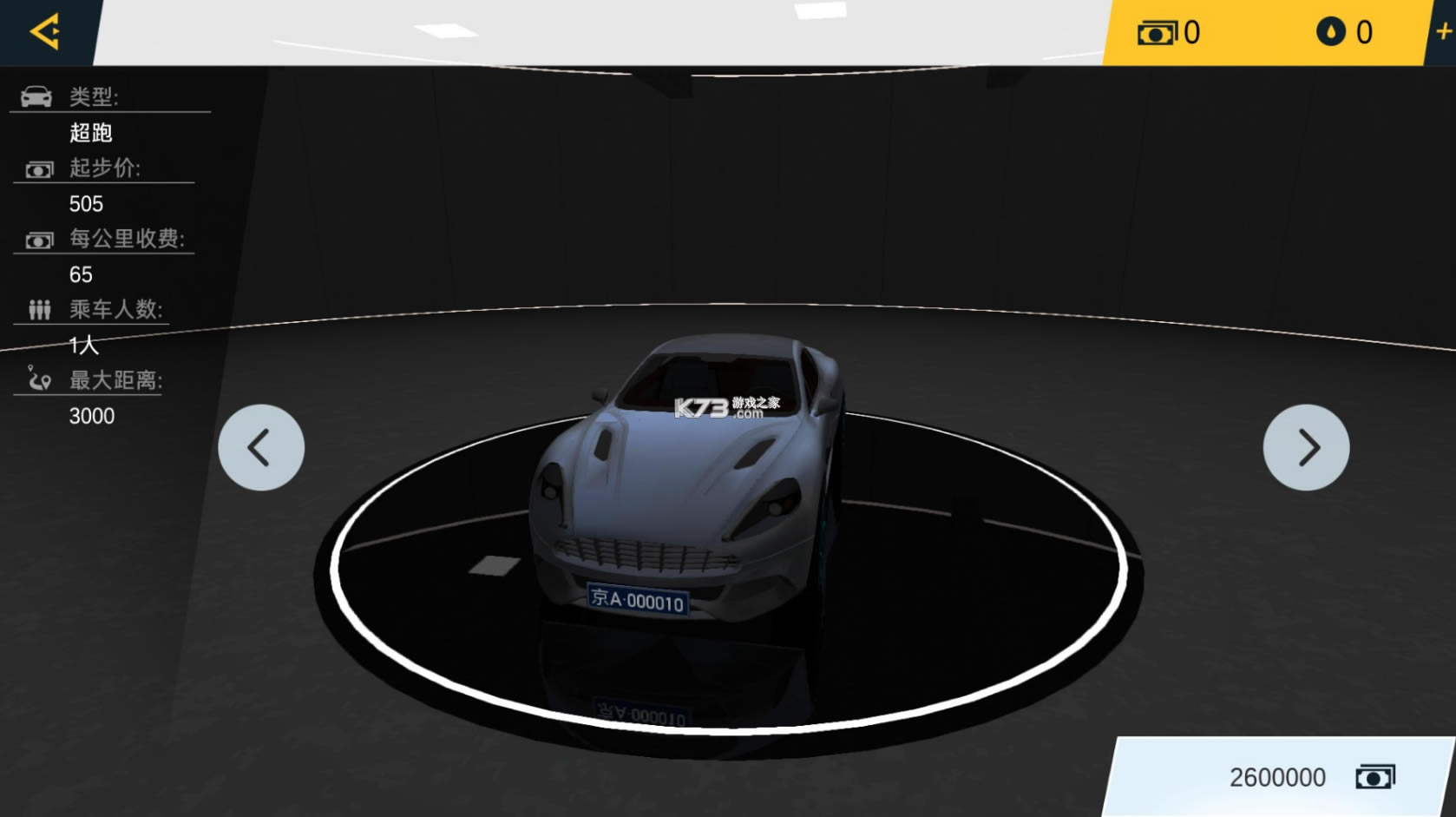Click the car type icon beside 类型
1456x817 pixels.
[x=35, y=97]
